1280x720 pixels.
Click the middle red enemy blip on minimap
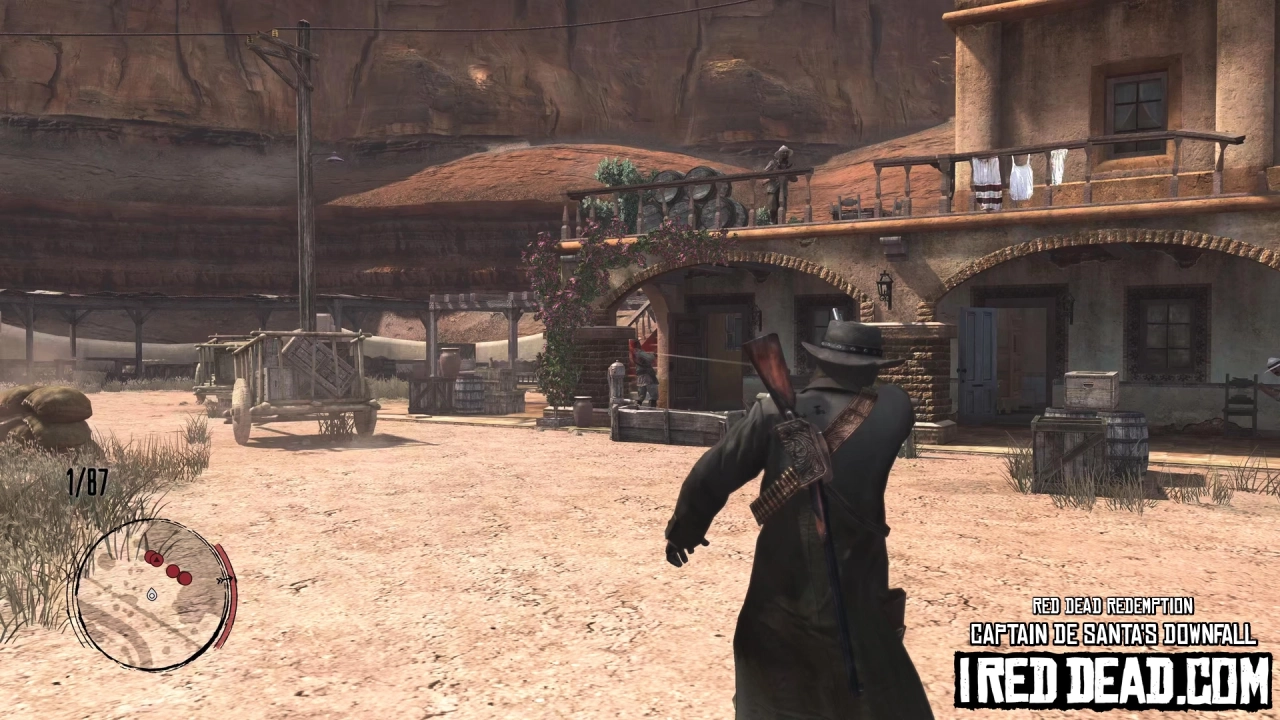pyautogui.click(x=172, y=571)
